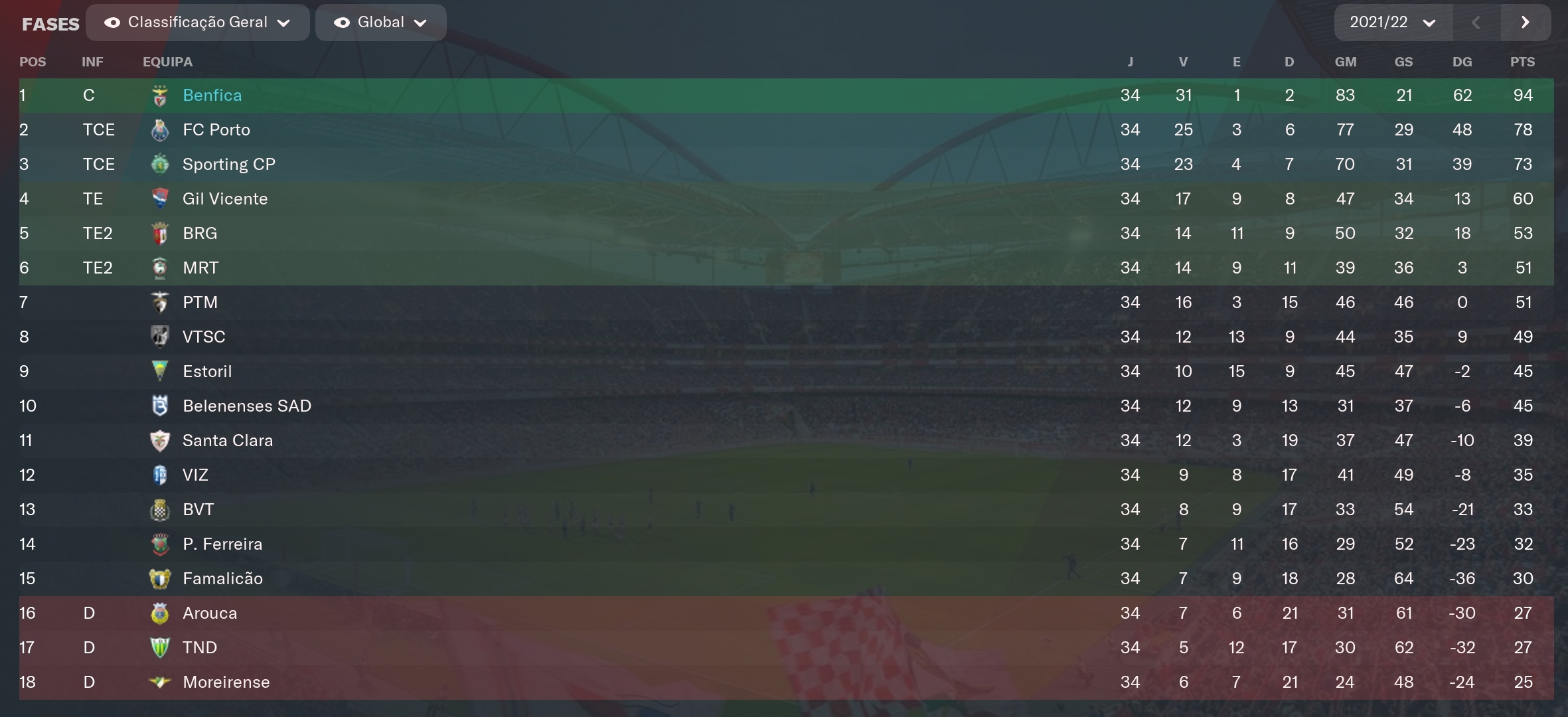Open Arouca club entry
Viewport: 1568px width, 717px height.
[210, 613]
